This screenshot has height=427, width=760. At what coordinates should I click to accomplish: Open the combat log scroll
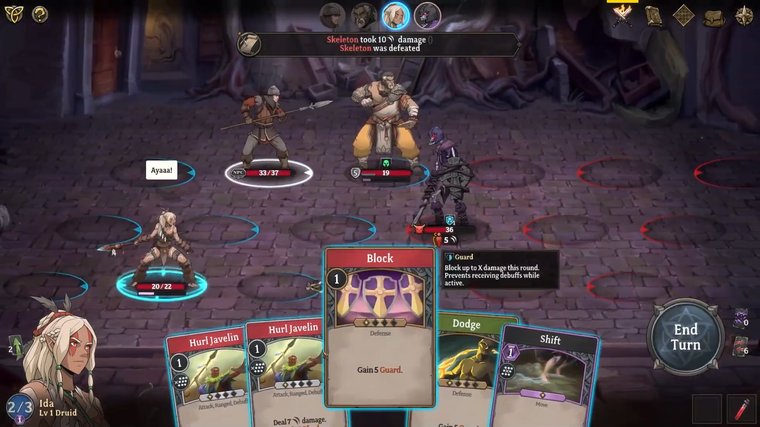[x=250, y=43]
